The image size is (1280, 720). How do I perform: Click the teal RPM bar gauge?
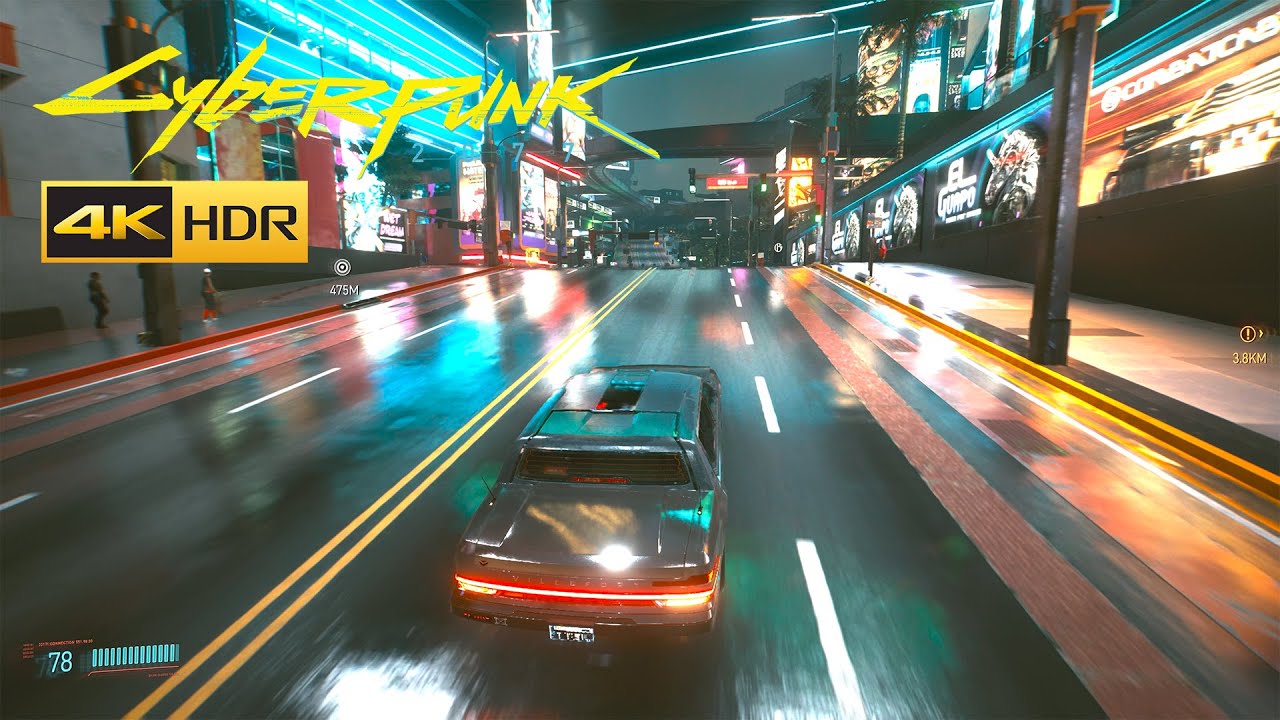(x=135, y=656)
